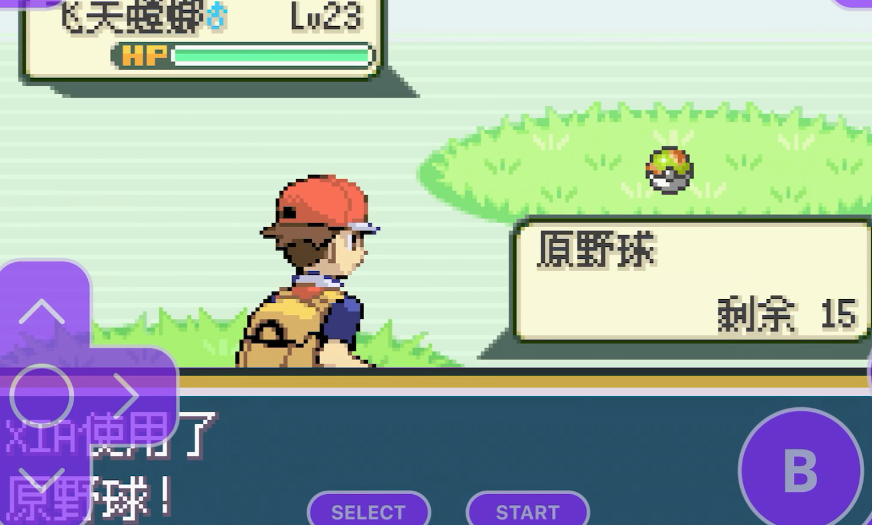The height and width of the screenshot is (525, 872).
Task: Tap the on-screen B button
Action: pos(800,468)
